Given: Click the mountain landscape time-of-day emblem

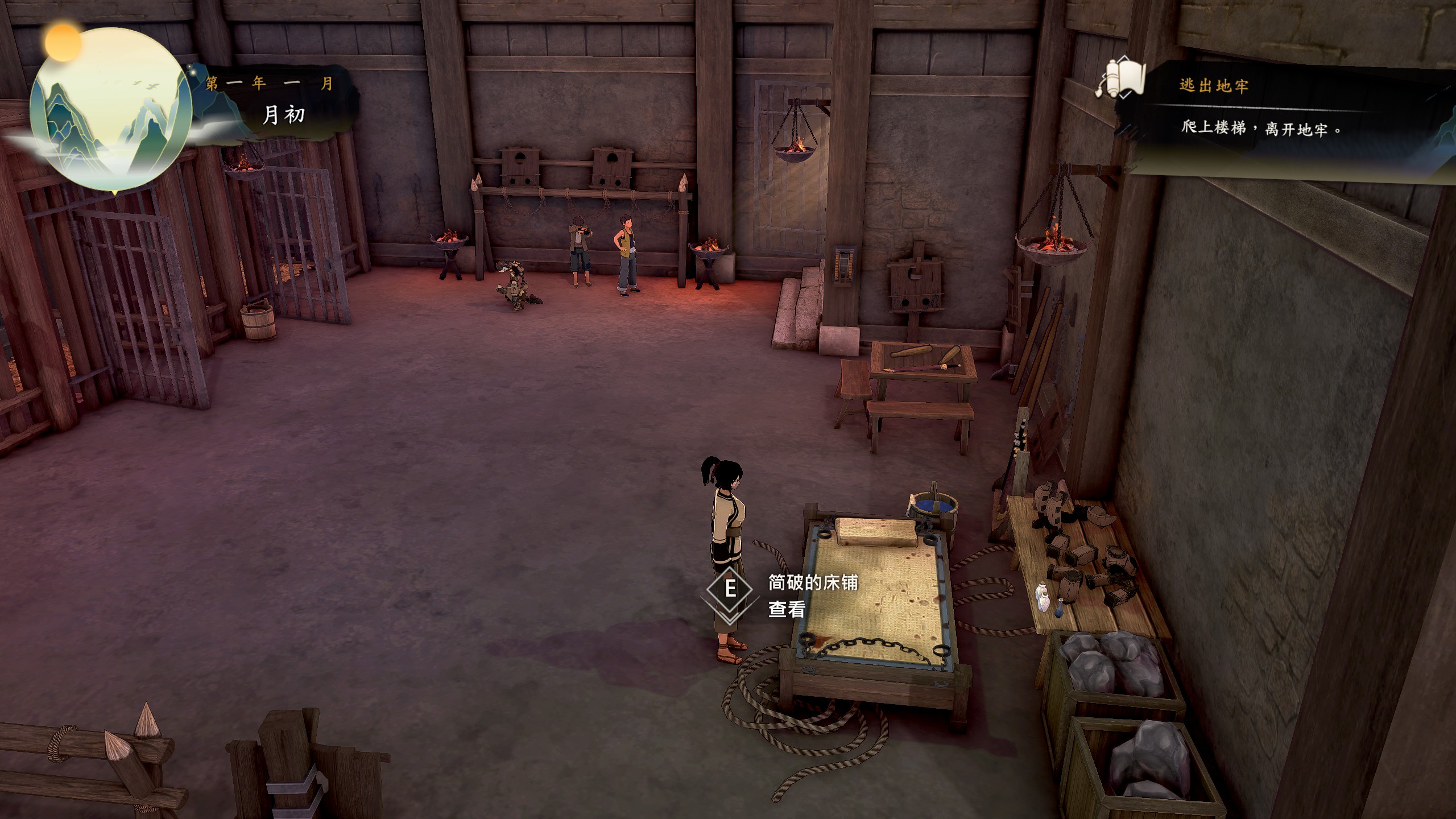Looking at the screenshot, I should click(111, 109).
